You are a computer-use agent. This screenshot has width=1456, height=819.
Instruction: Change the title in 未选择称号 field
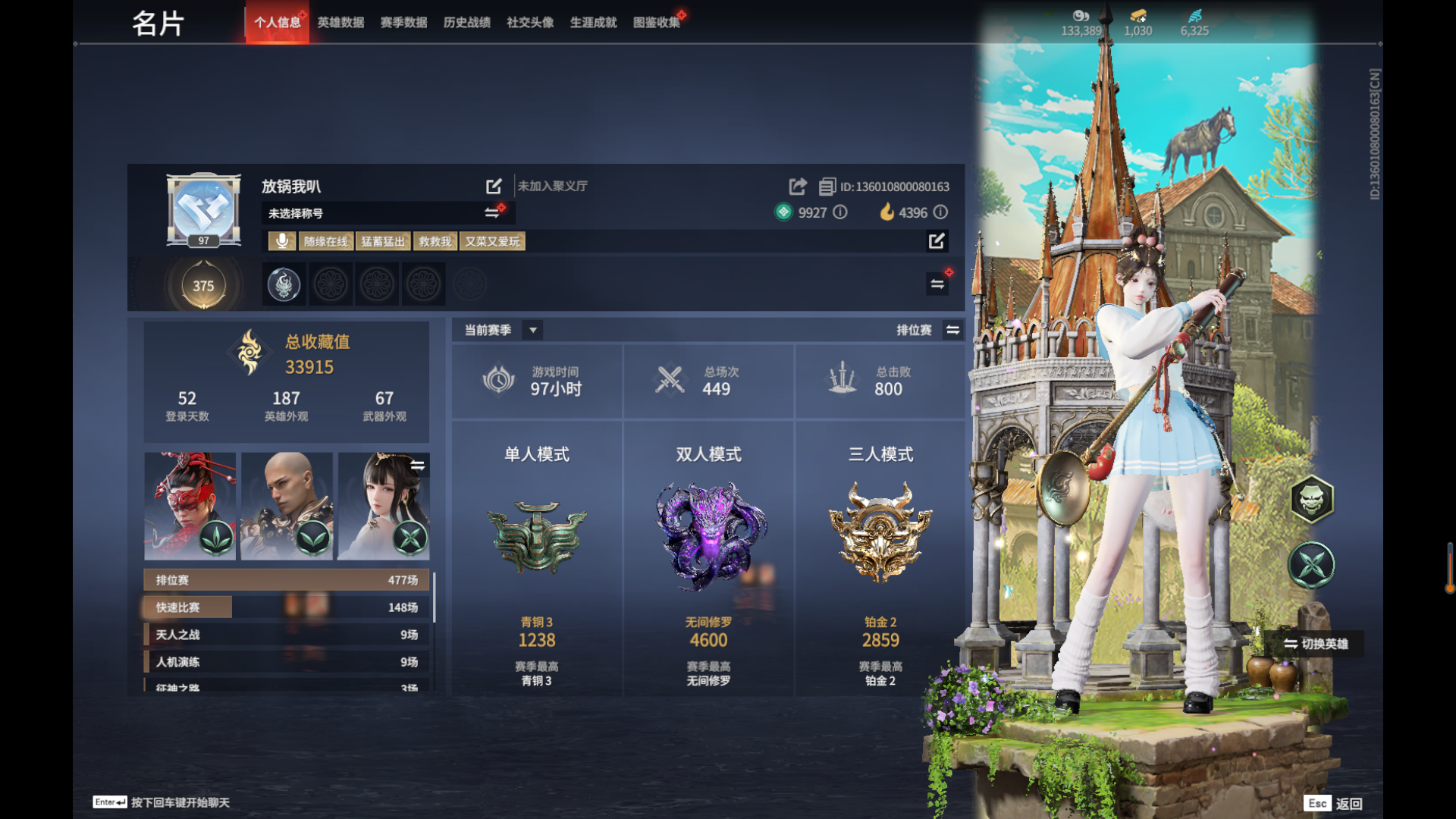point(492,213)
